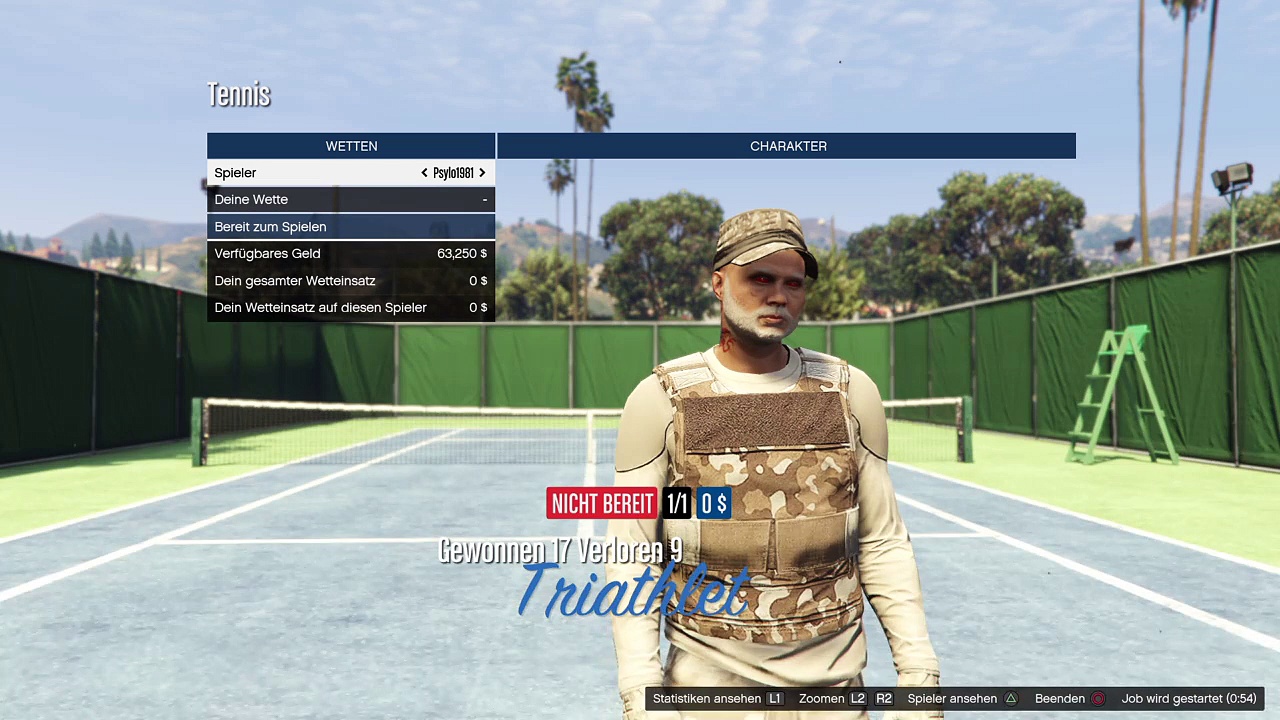Viewport: 1280px width, 720px height.
Task: Show previous player with left arrow
Action: [x=424, y=173]
